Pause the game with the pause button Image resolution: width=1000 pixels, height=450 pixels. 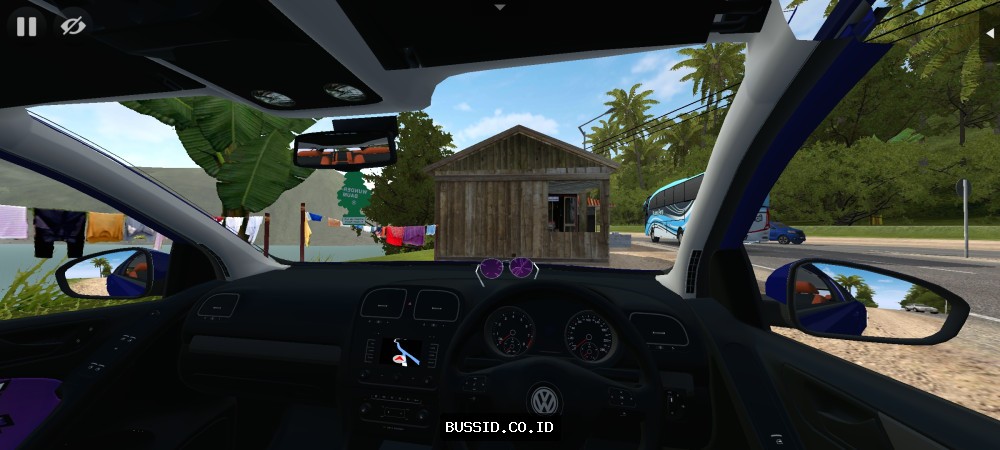(x=26, y=26)
